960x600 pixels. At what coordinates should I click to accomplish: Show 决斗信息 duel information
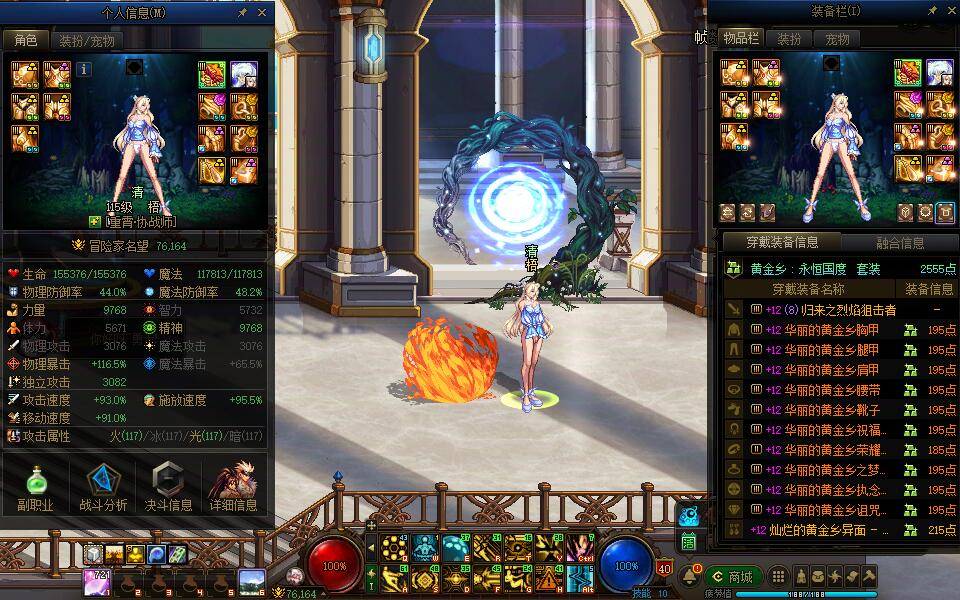coord(168,489)
